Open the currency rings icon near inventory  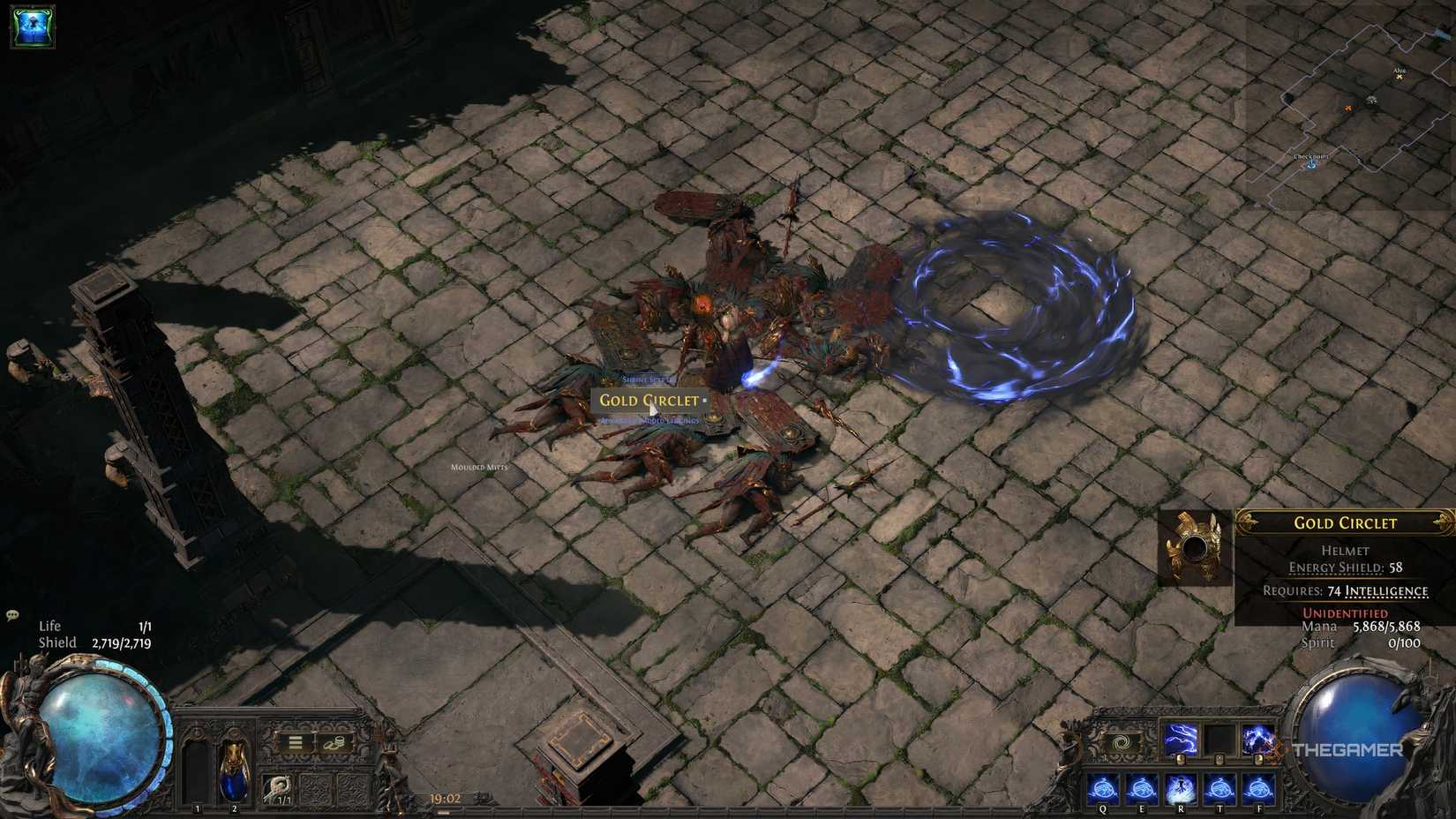pyautogui.click(x=334, y=741)
